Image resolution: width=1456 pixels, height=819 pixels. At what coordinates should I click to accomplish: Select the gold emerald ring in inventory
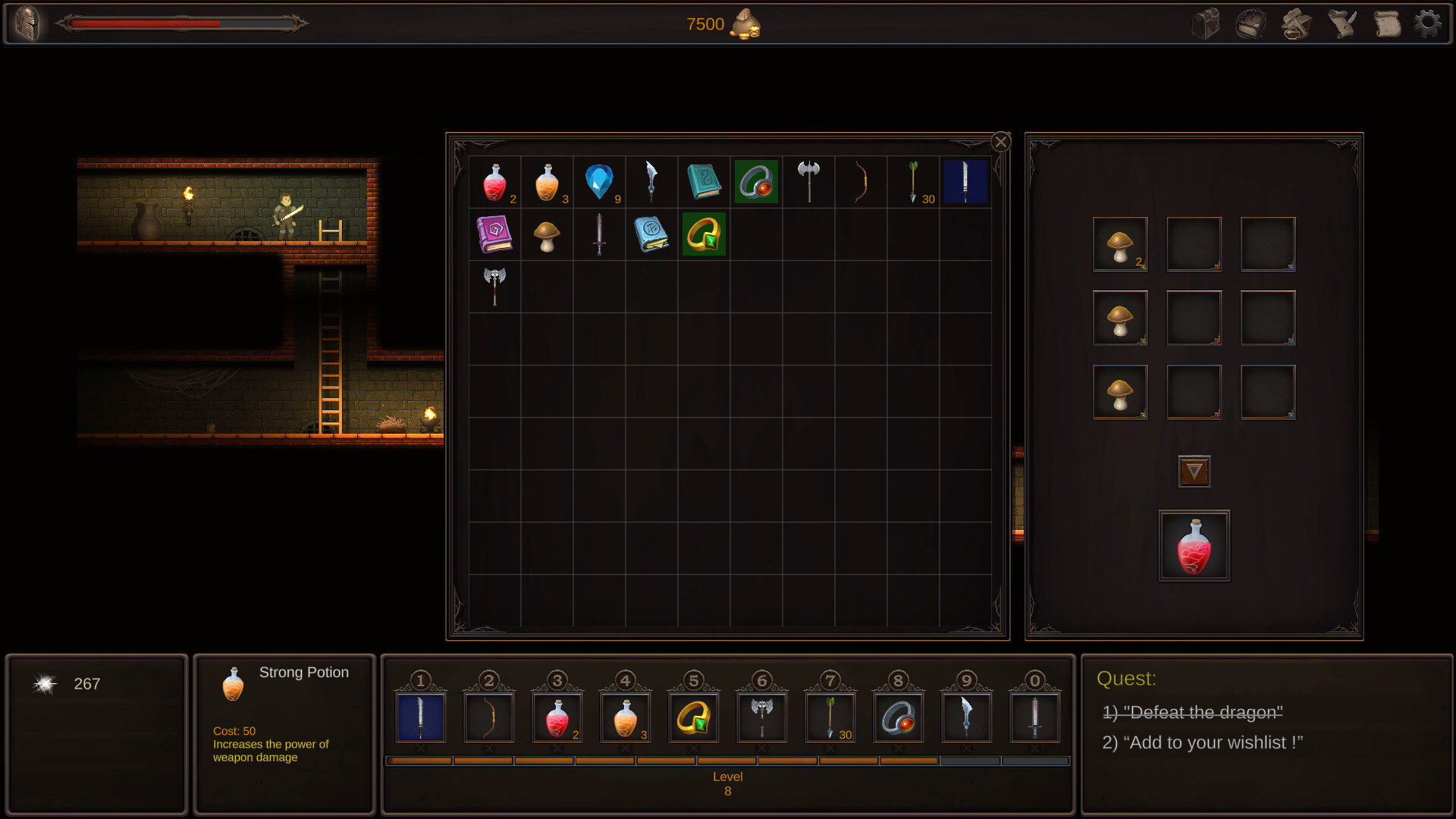point(704,234)
